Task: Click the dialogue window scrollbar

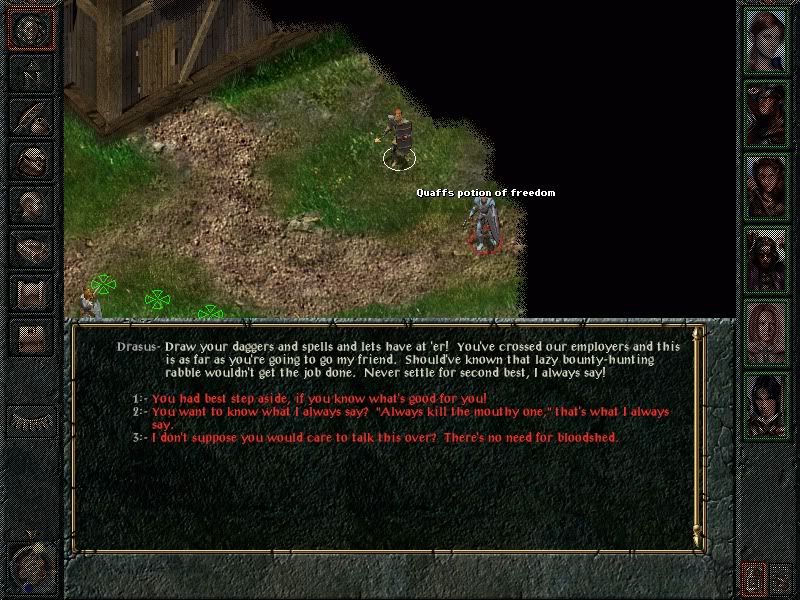Action: click(x=697, y=435)
